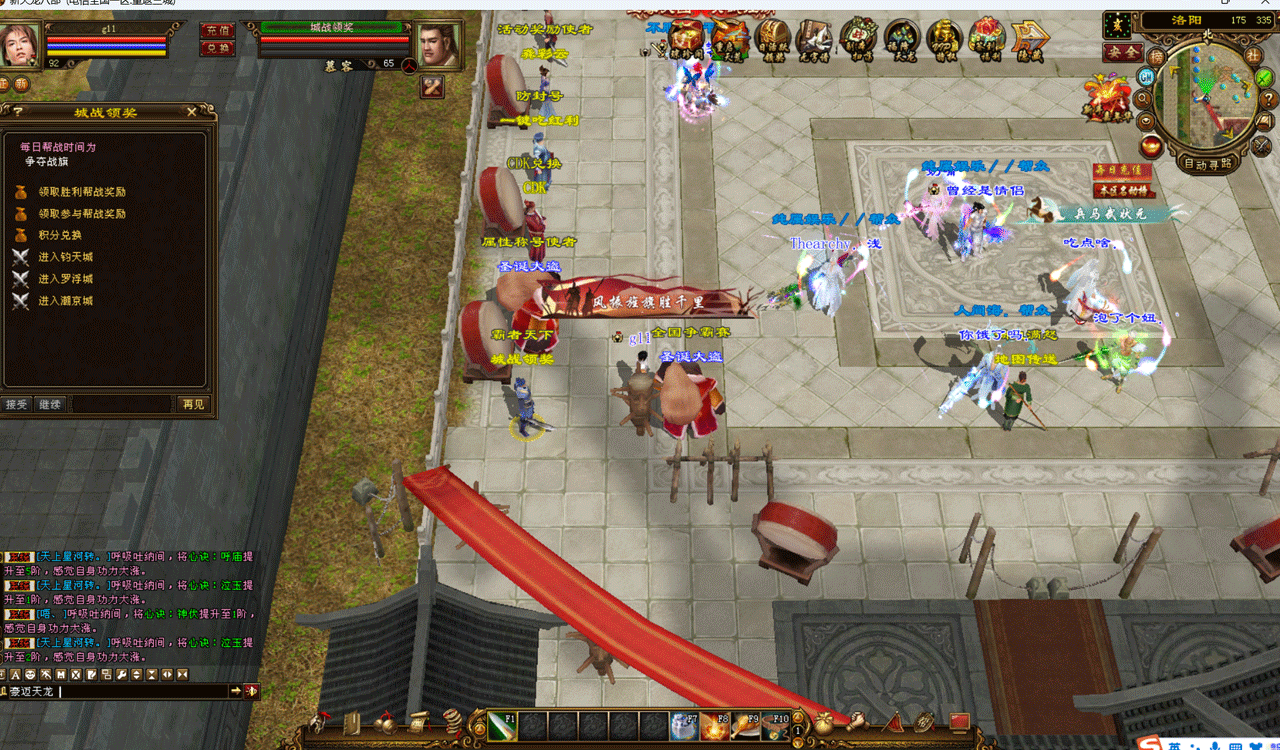Open the 安全 safety button

coord(1123,52)
